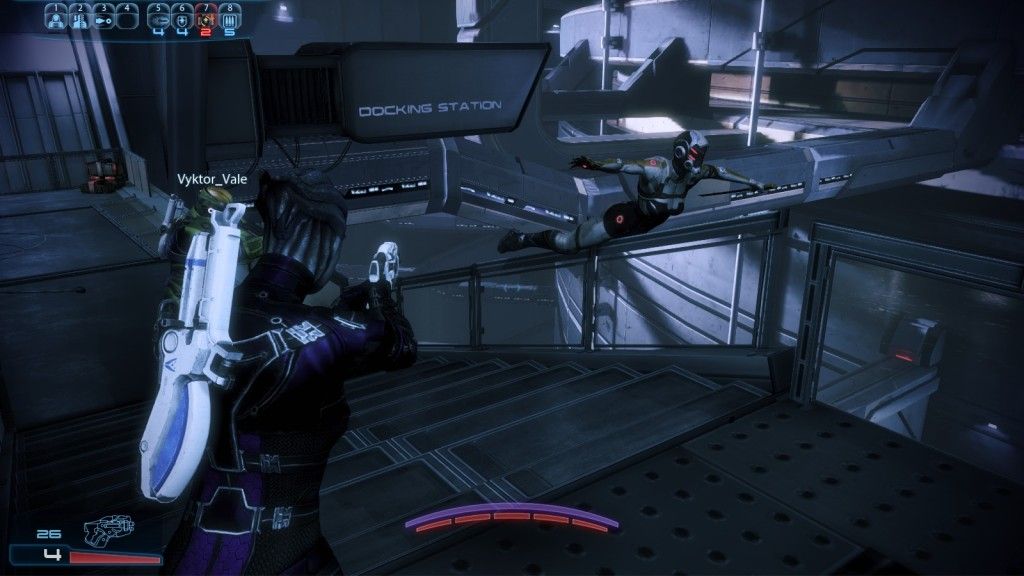Use the ability in hotbar slot 2

pos(78,18)
